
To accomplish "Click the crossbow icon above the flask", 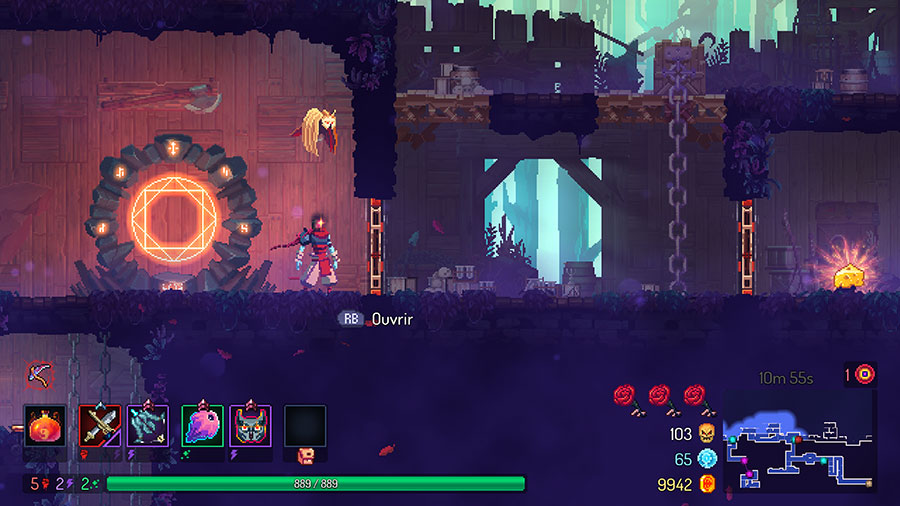I will (x=39, y=374).
